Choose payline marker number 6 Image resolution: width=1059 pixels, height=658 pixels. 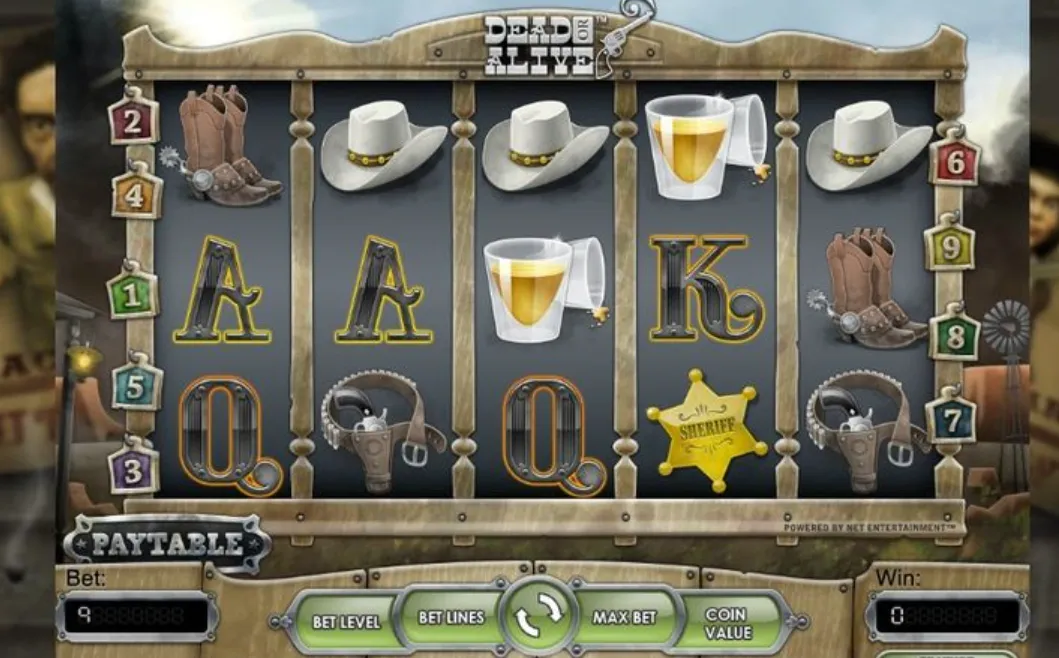[x=955, y=161]
